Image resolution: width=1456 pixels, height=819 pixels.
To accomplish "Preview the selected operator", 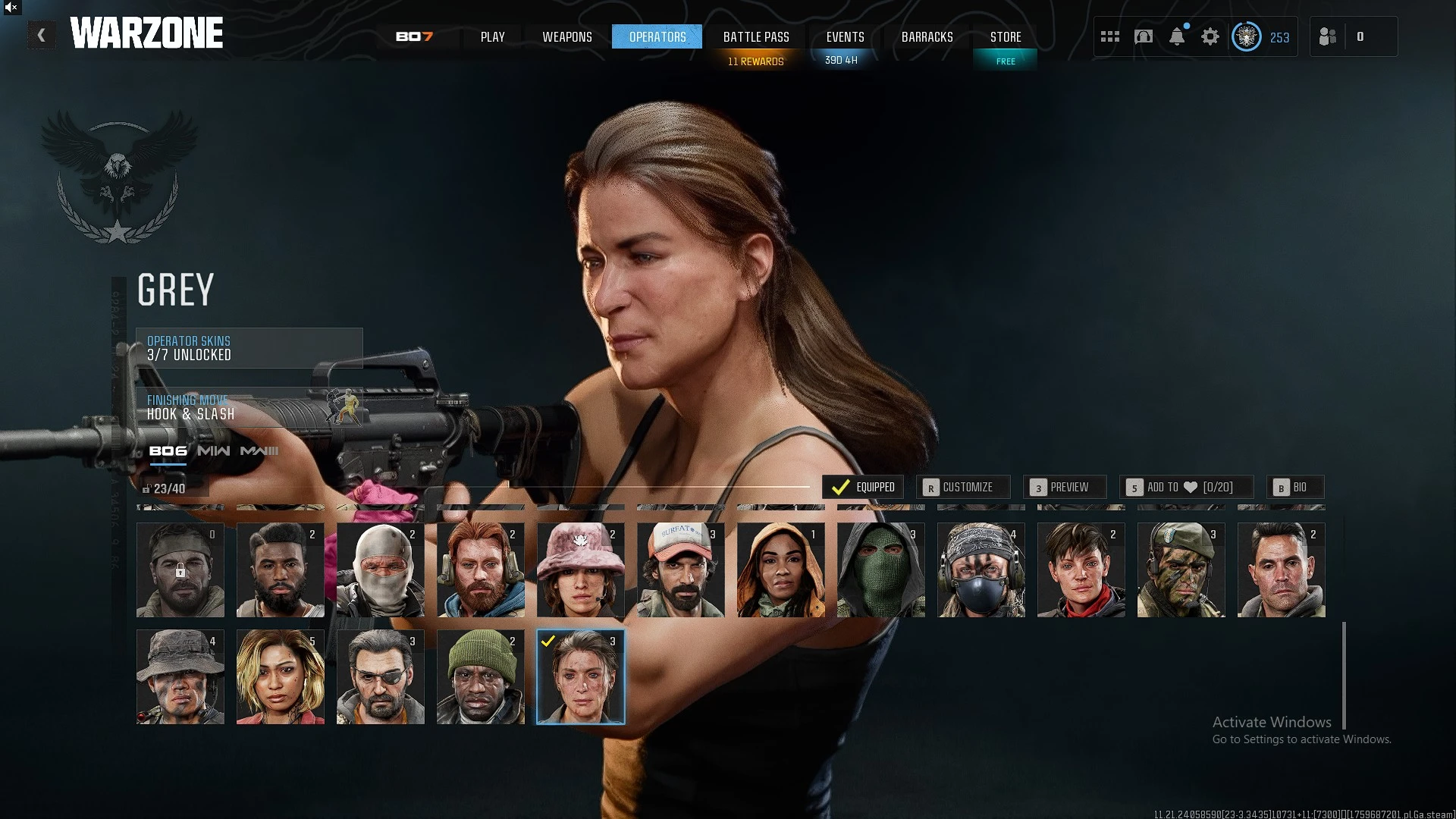I will point(1064,487).
